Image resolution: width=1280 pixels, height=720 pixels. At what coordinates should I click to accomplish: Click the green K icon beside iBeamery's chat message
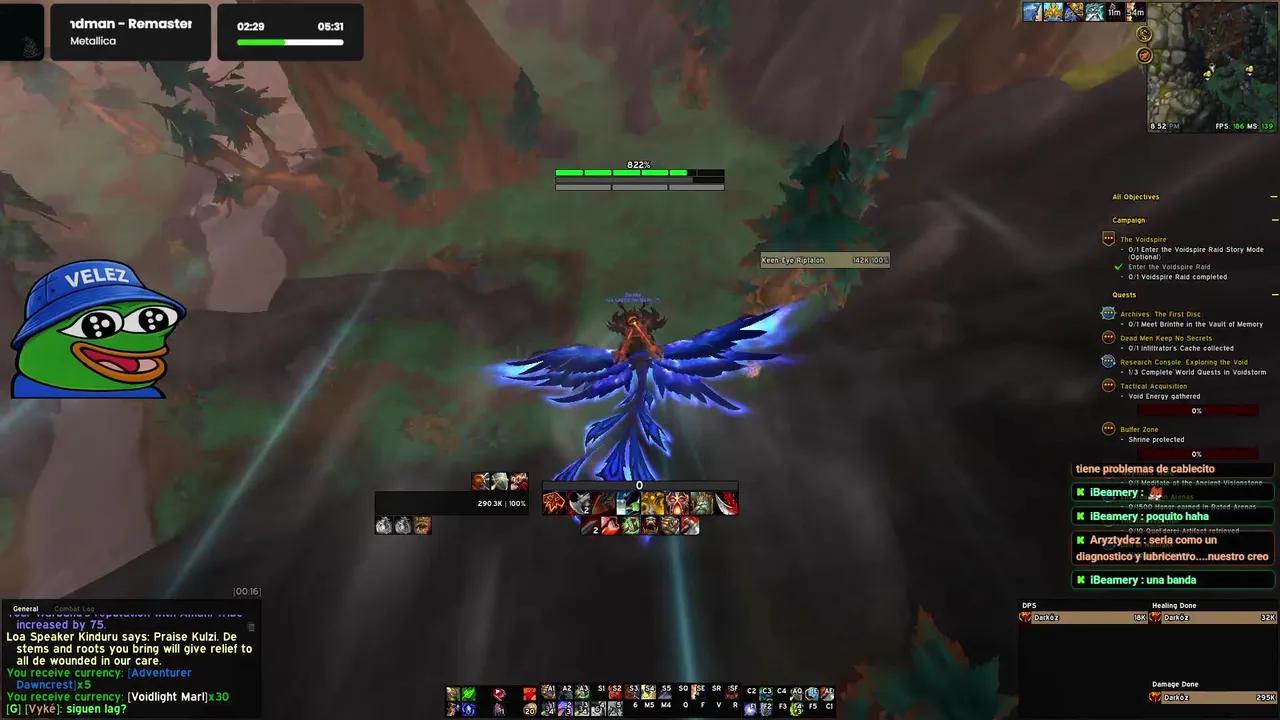click(1080, 492)
